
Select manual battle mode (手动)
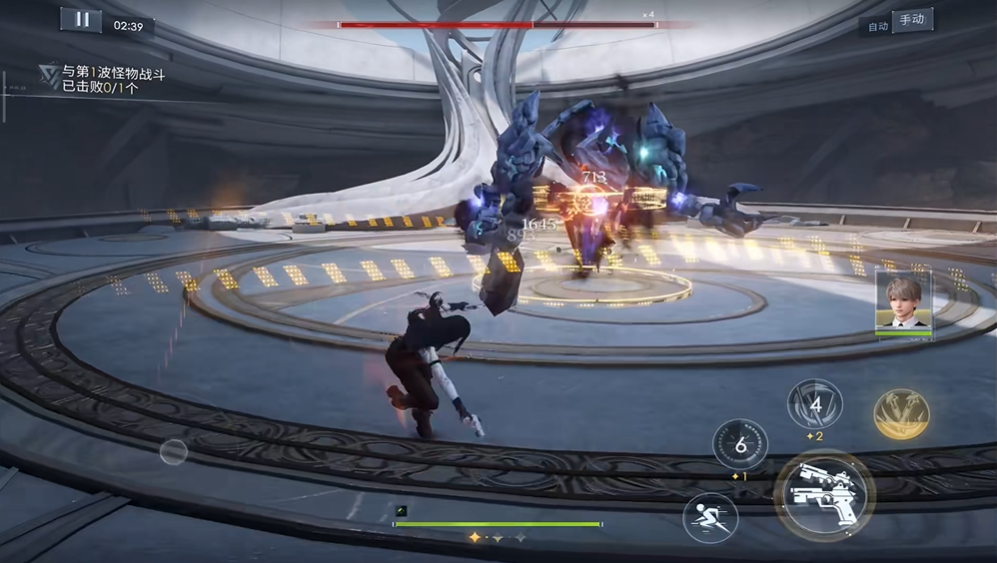[912, 21]
